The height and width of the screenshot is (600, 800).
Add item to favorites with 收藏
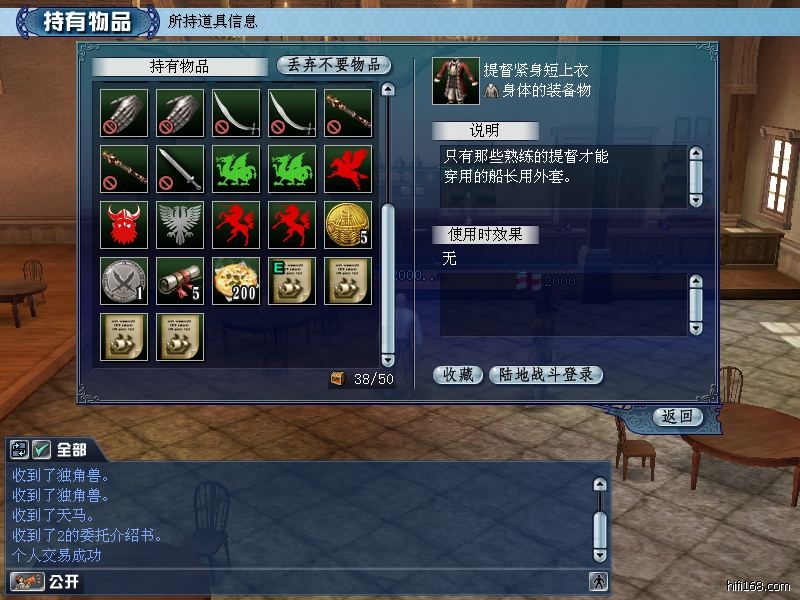point(458,375)
